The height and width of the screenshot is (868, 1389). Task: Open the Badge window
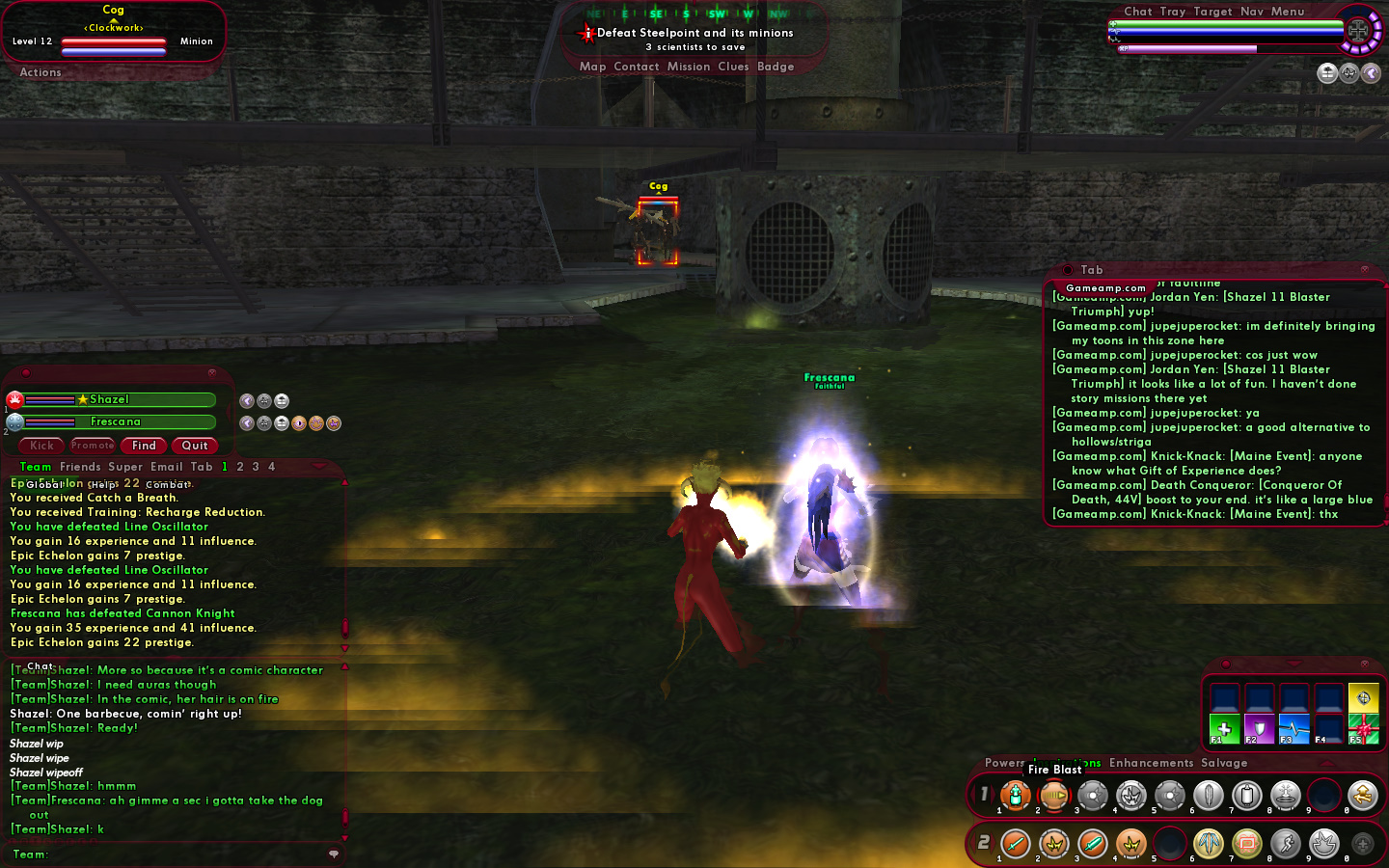(x=776, y=67)
